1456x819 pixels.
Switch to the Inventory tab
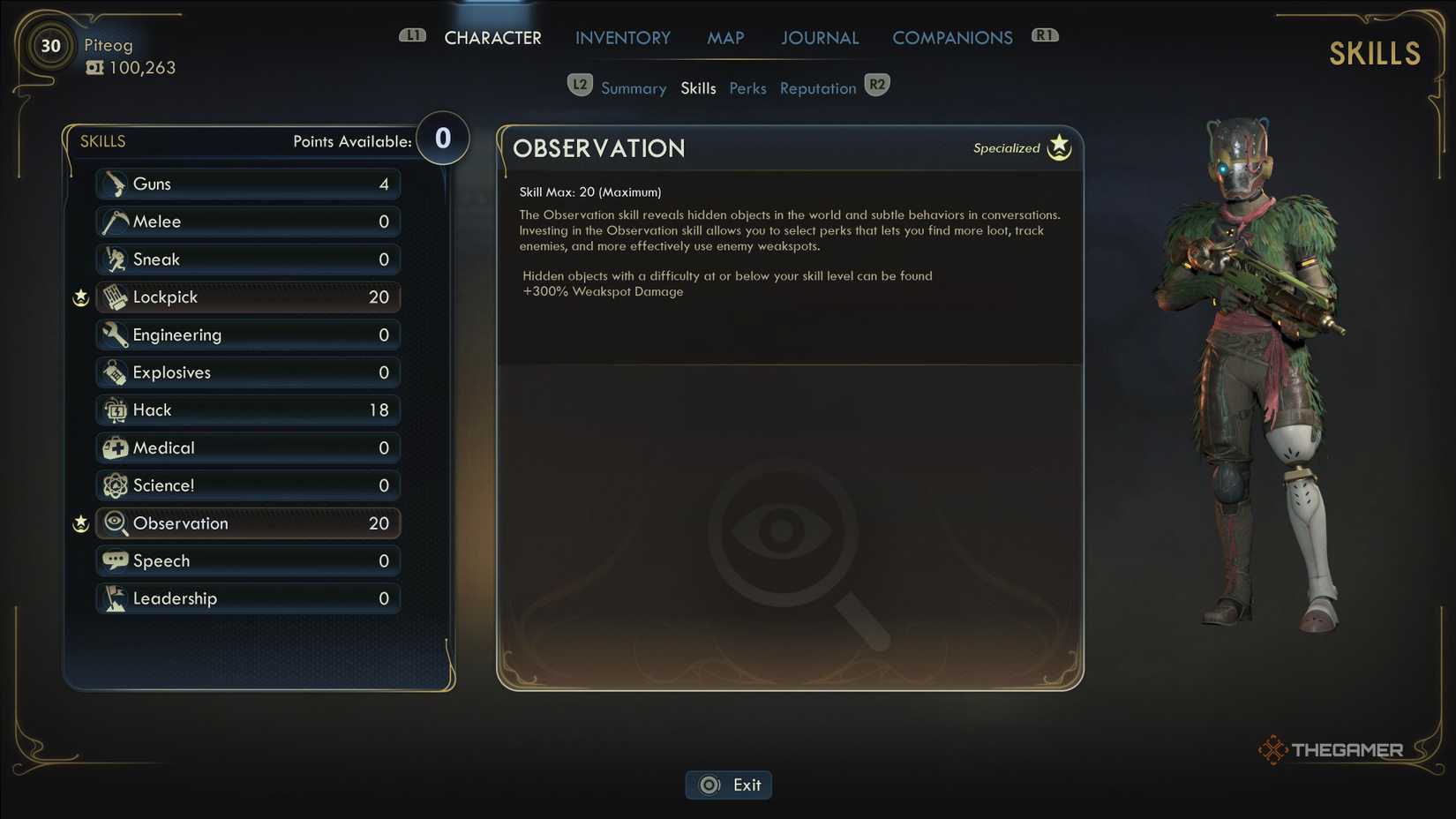[x=622, y=37]
